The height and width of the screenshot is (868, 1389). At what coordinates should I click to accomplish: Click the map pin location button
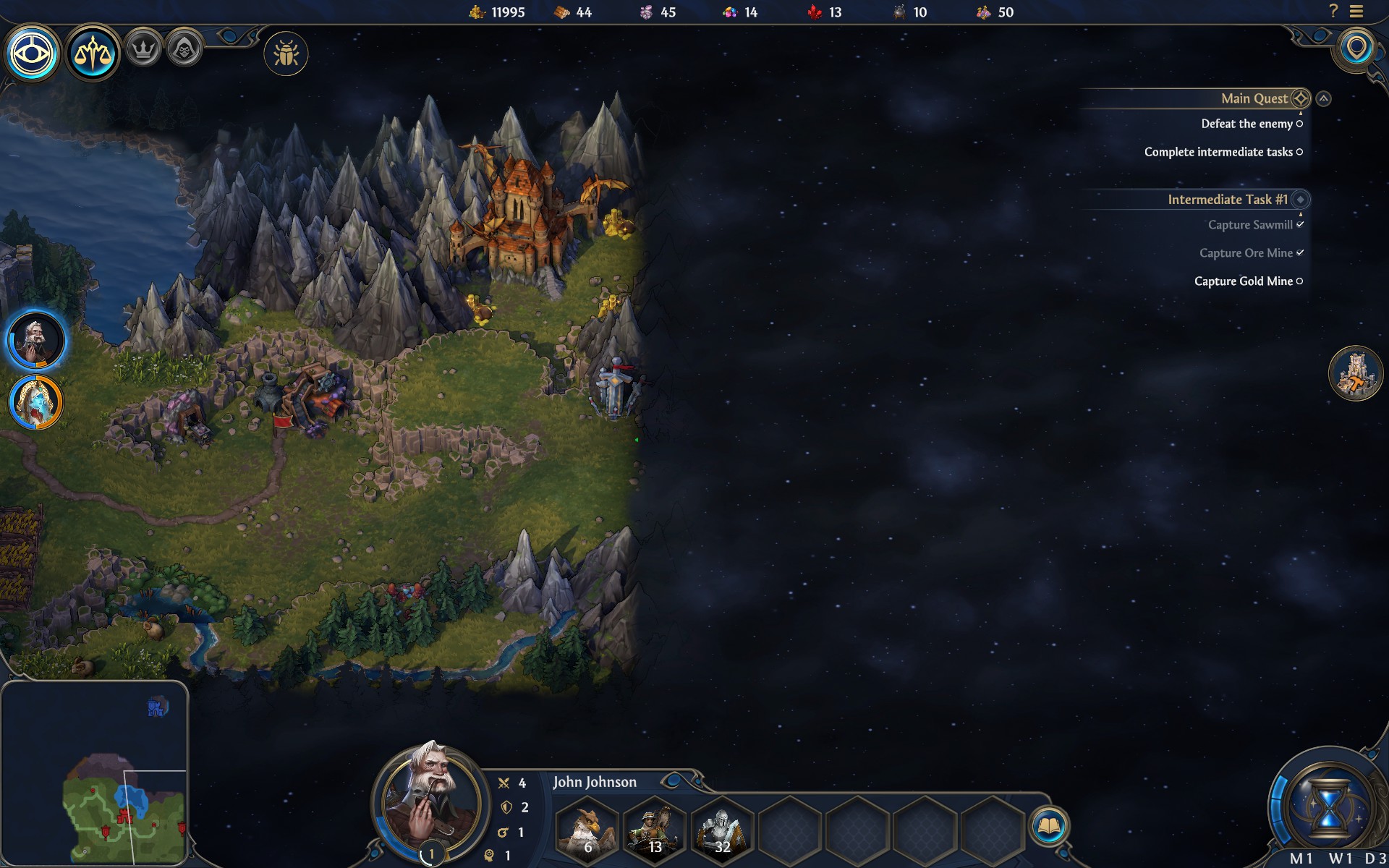pyautogui.click(x=1356, y=49)
